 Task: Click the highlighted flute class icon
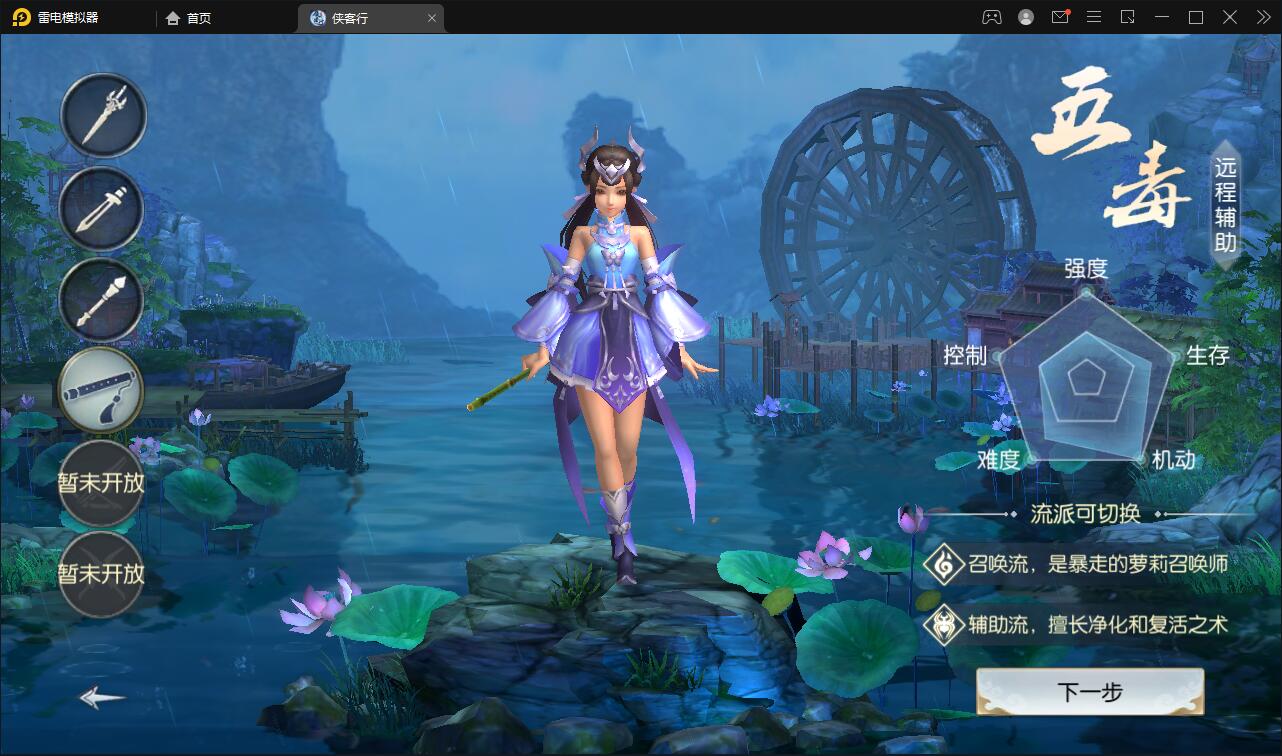100,391
